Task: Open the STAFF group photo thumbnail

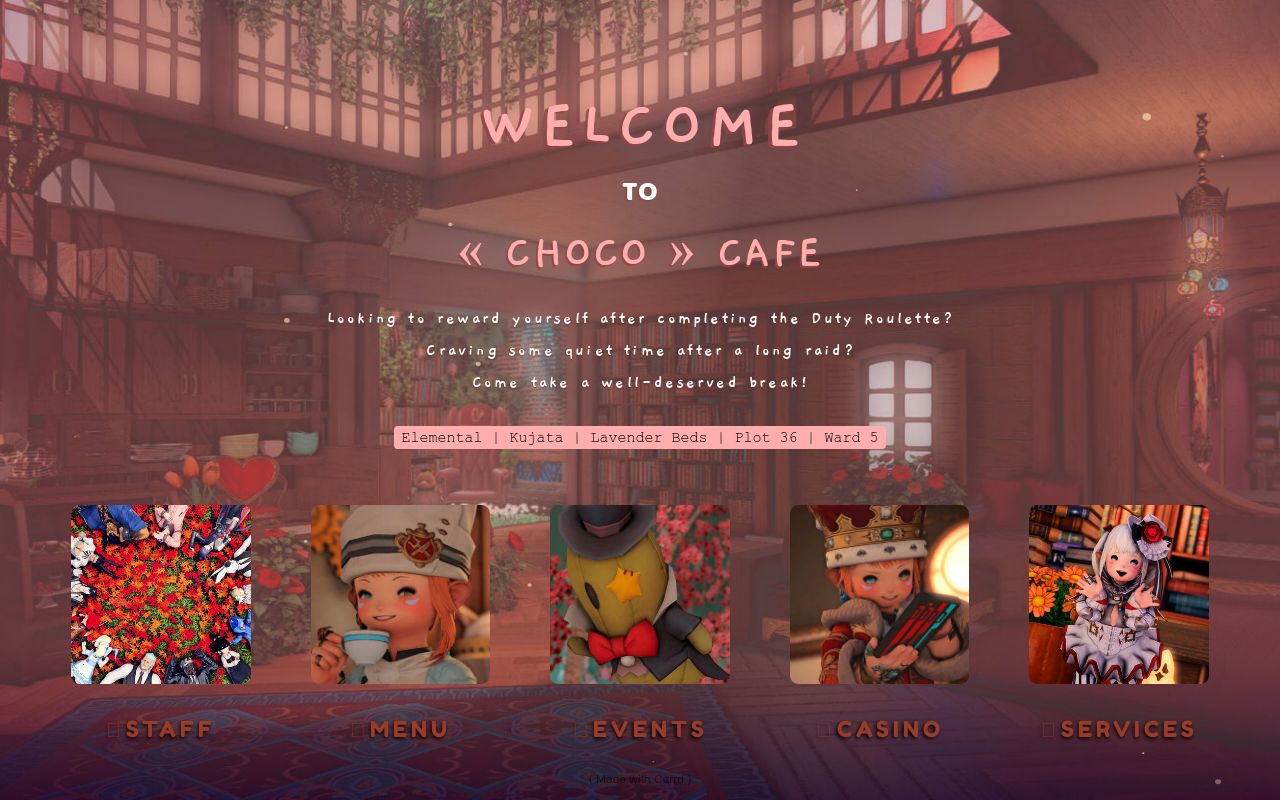Action: [160, 594]
